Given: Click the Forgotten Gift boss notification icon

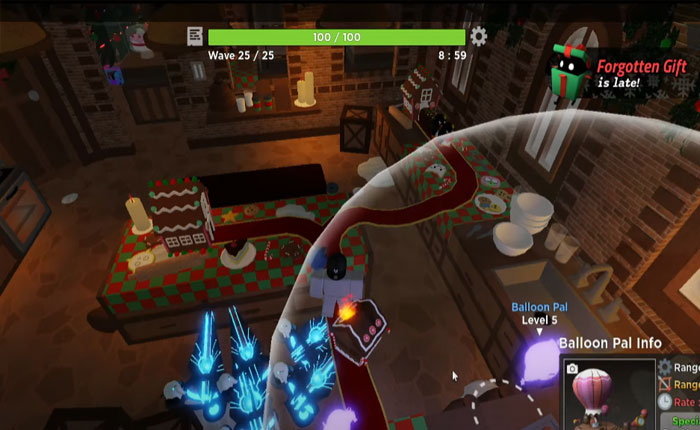Looking at the screenshot, I should (x=572, y=71).
